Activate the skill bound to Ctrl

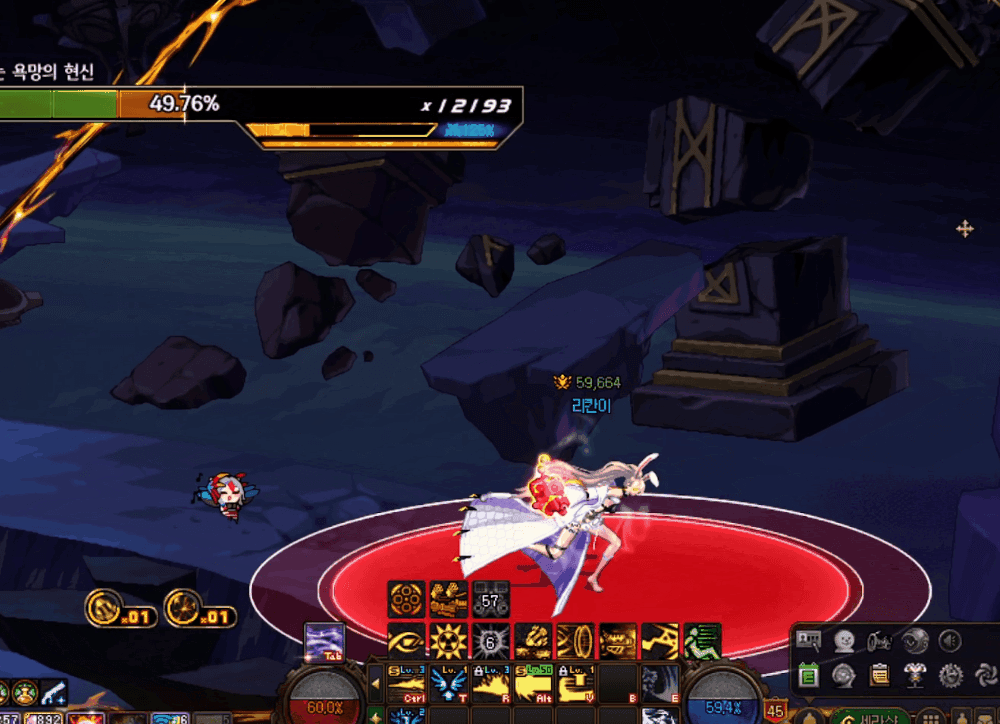(x=406, y=684)
